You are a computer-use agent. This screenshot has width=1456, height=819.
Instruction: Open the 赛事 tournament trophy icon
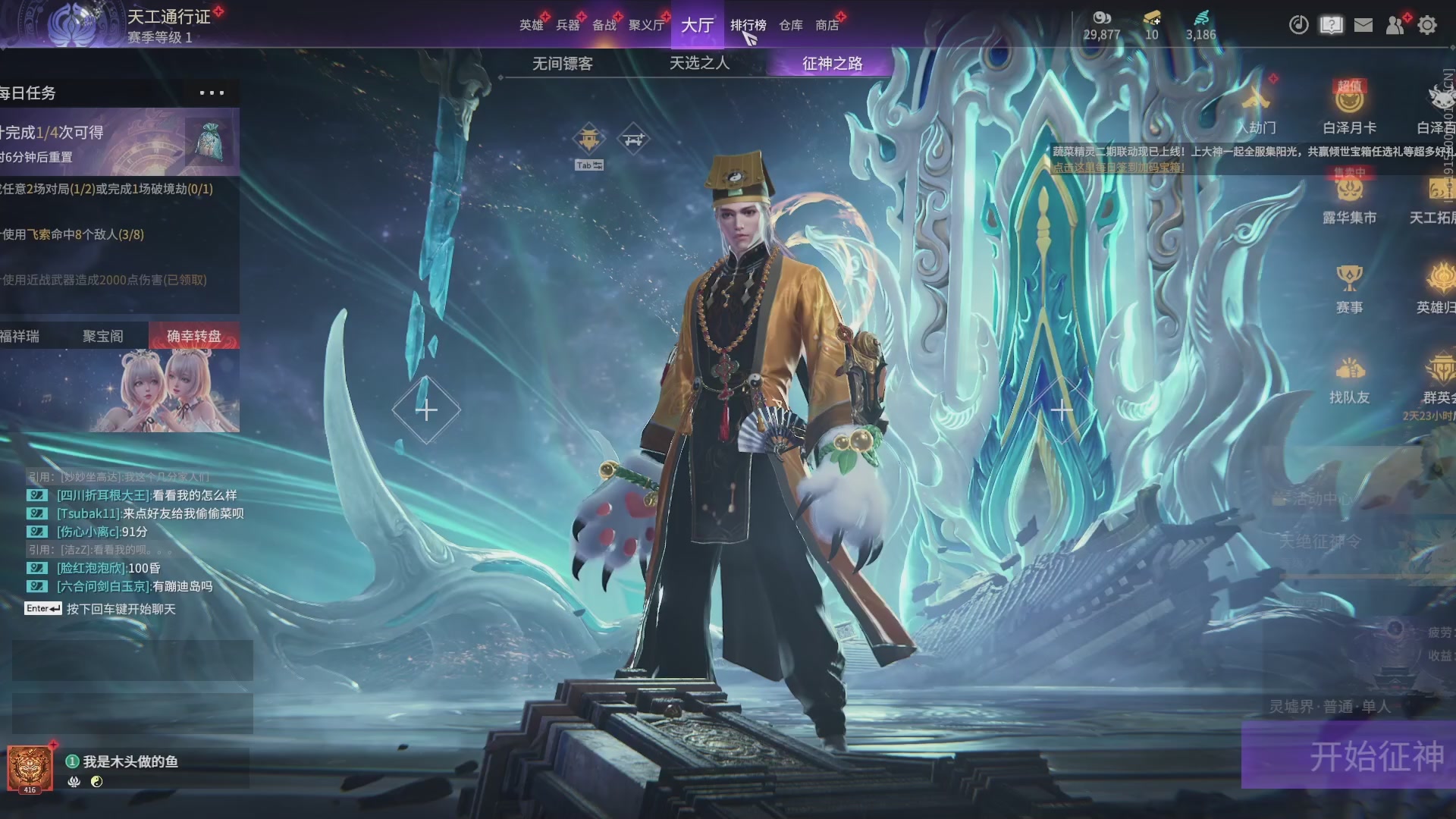click(x=1349, y=288)
